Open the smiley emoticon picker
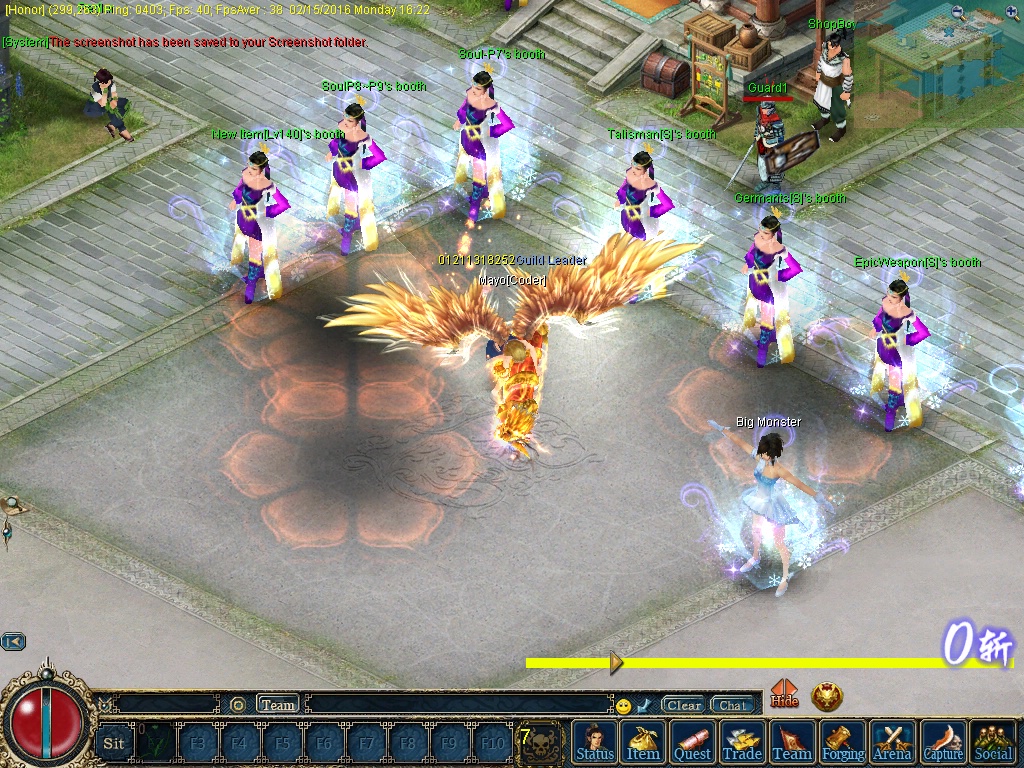Image resolution: width=1024 pixels, height=768 pixels. (x=624, y=706)
